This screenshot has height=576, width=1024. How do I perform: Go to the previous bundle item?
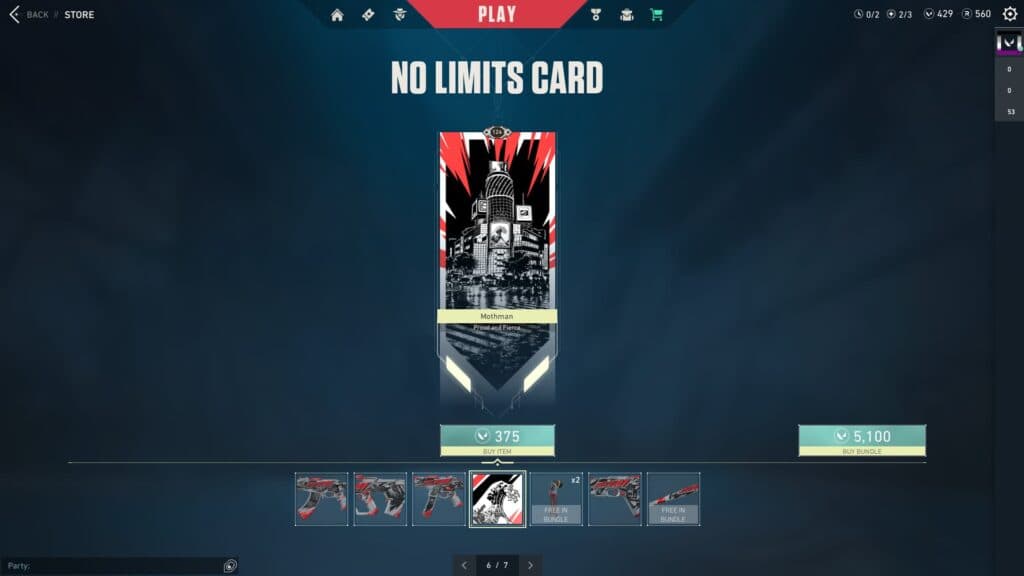(464, 565)
